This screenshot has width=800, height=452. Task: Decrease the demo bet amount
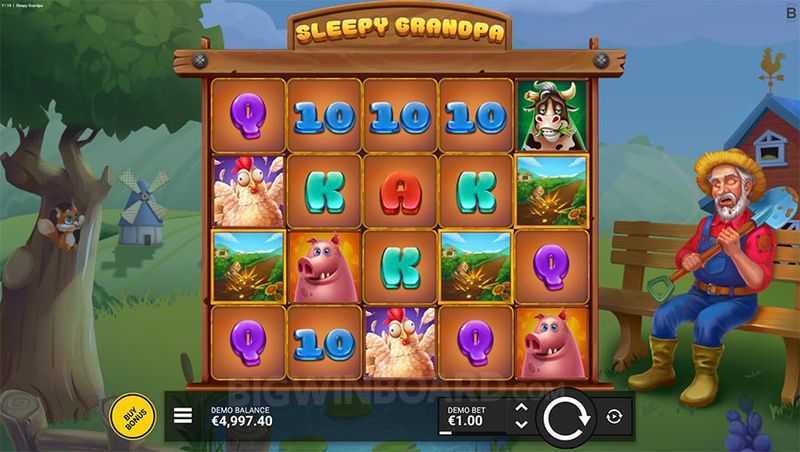coord(520,424)
